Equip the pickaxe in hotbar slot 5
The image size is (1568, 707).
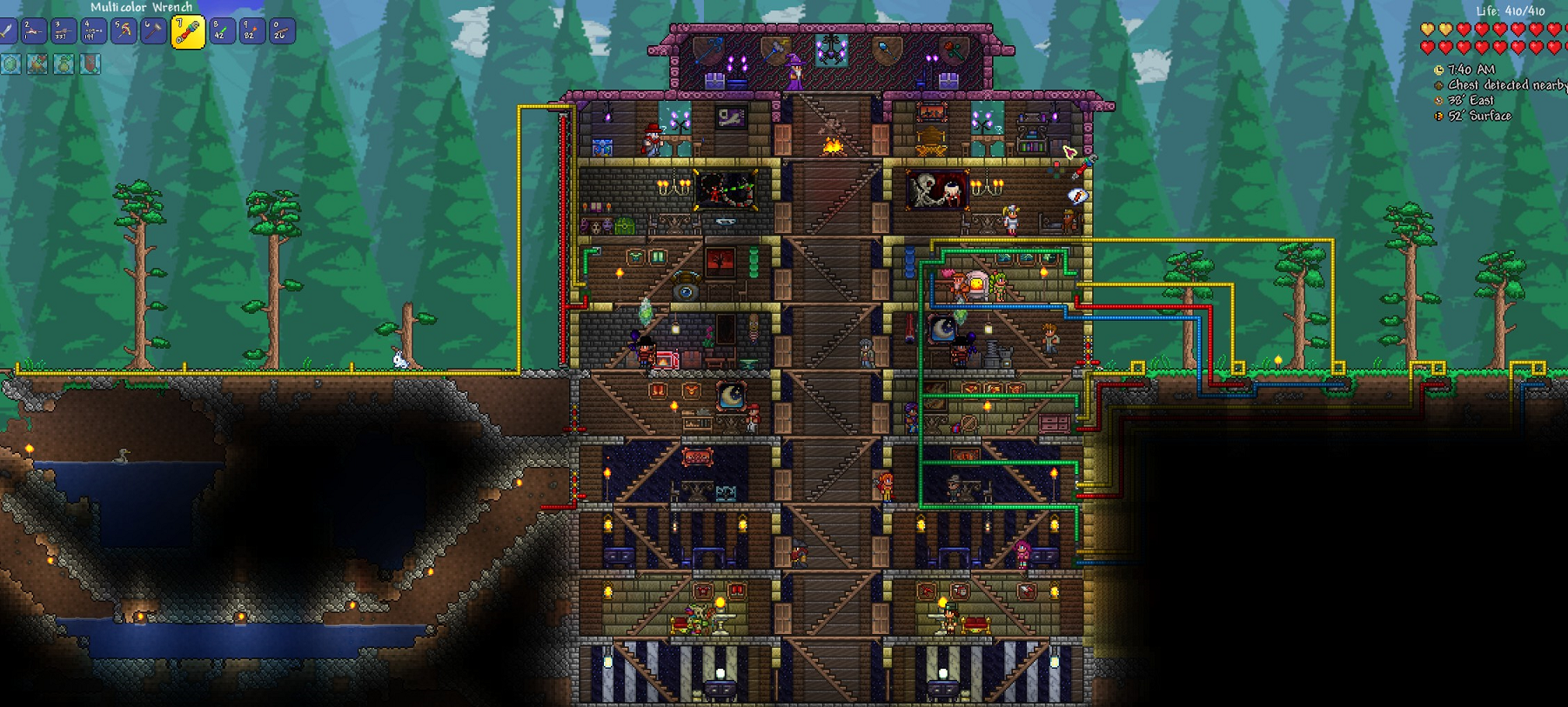pos(123,32)
